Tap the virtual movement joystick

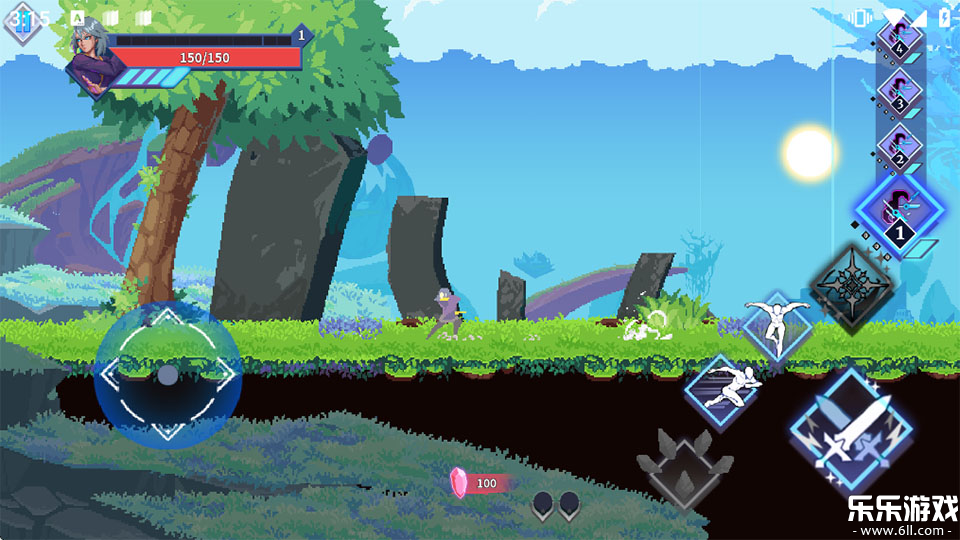point(168,375)
